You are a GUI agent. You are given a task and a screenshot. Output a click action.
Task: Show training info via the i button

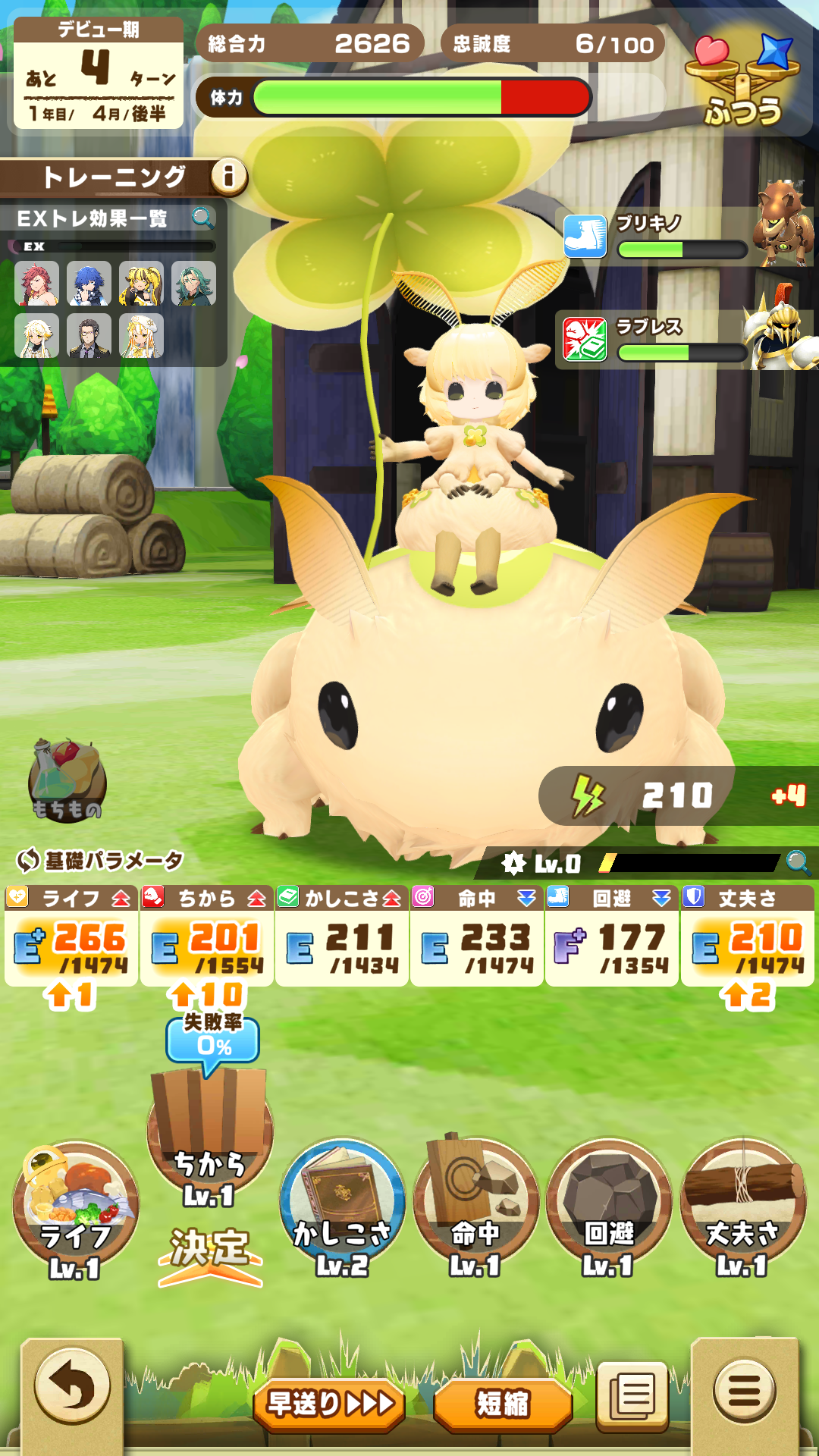point(228,177)
